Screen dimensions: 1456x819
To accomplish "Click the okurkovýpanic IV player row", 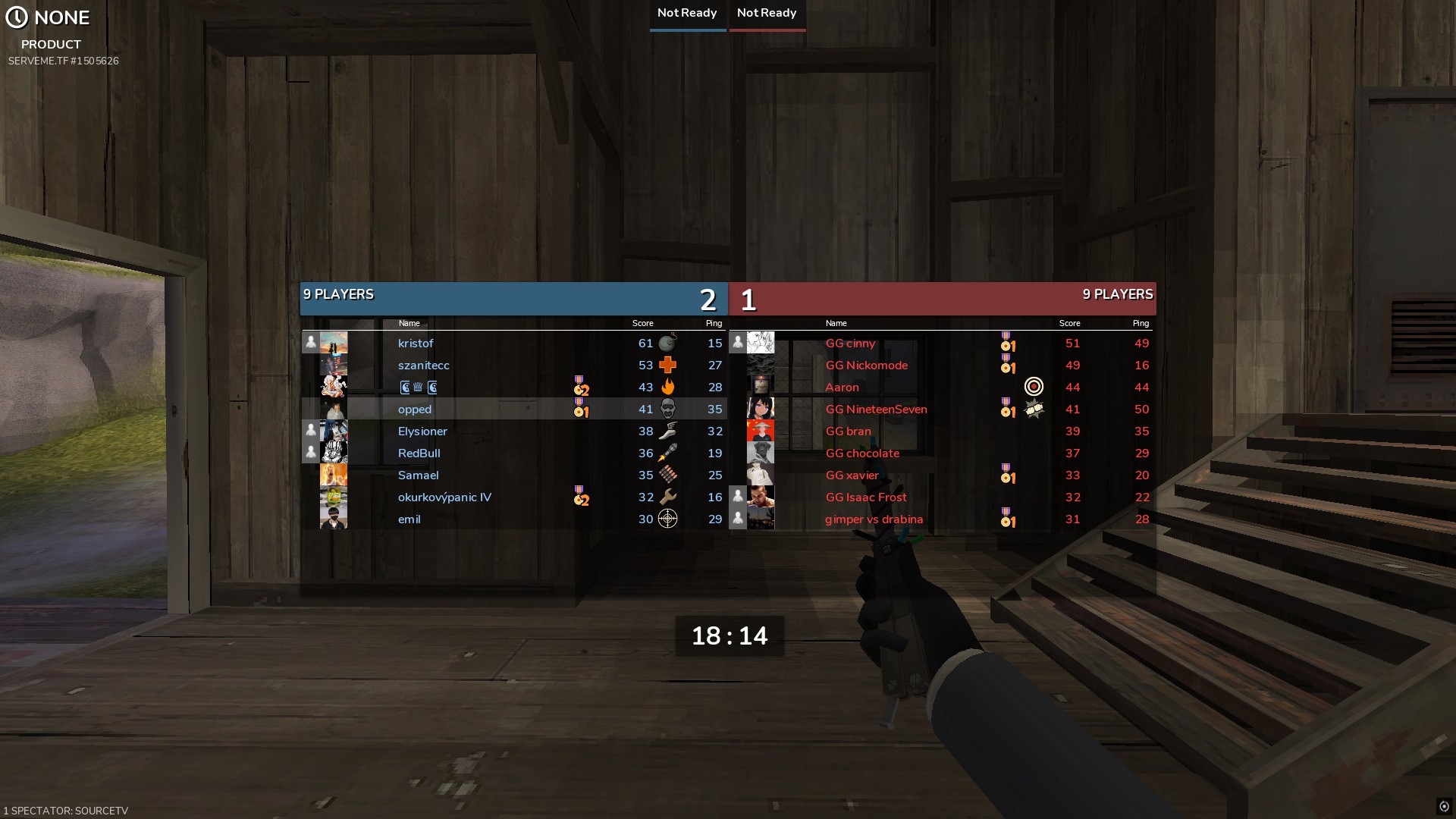I will coord(444,497).
